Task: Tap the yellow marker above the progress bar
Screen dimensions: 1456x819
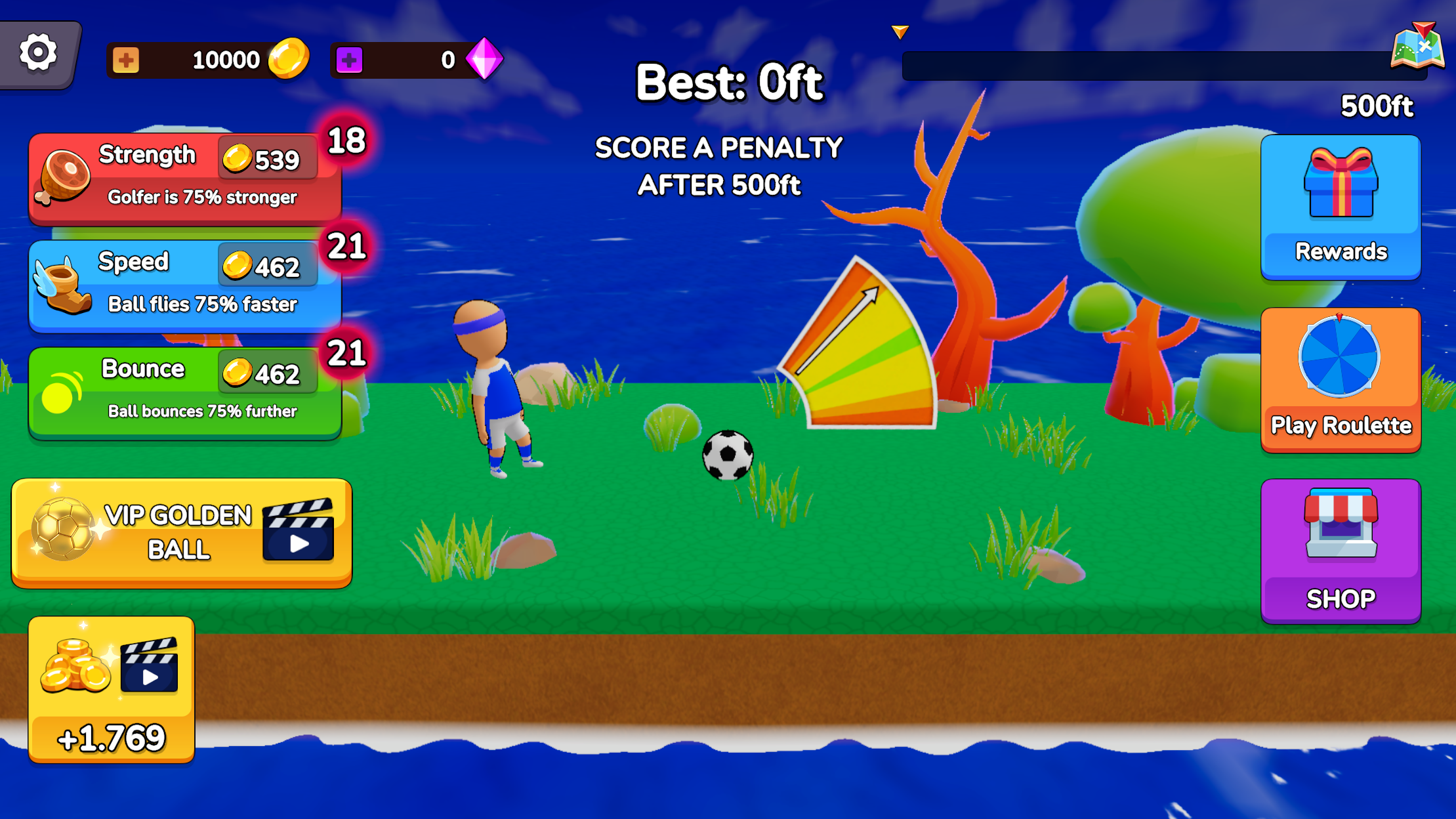Action: [x=900, y=30]
